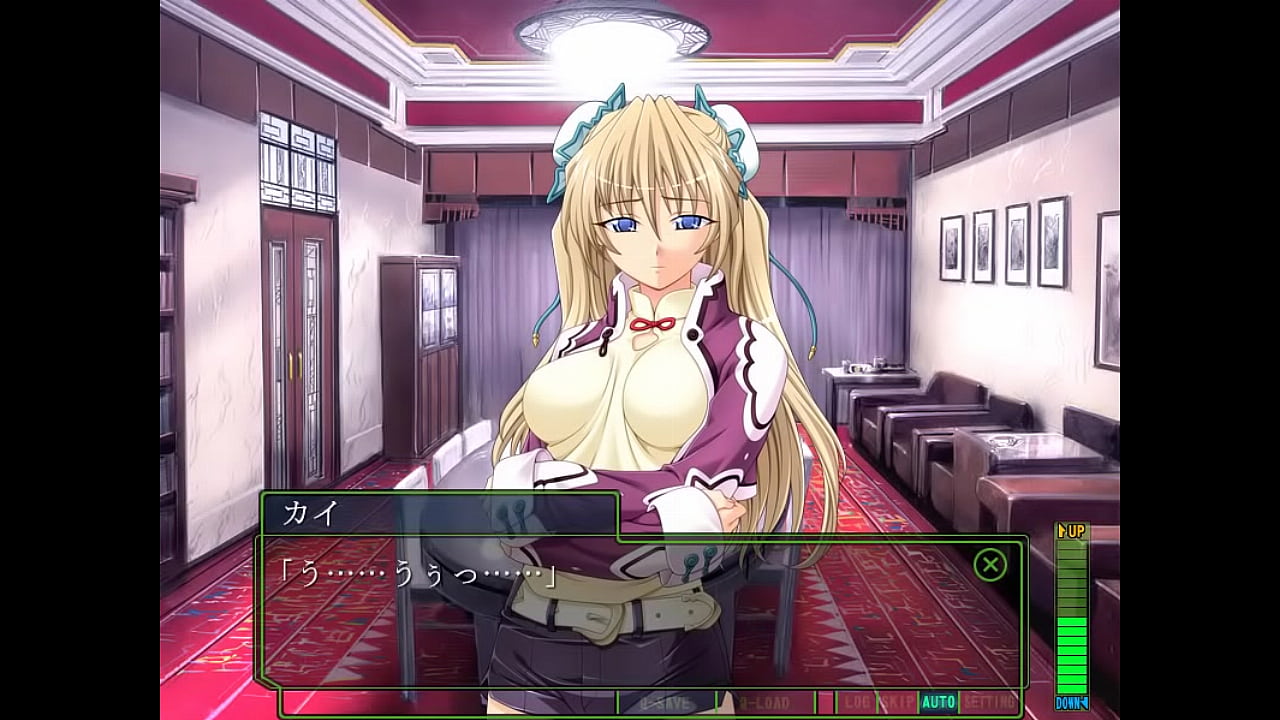
Task: Click the DOWN arrow on the gauge
Action: point(1072,703)
